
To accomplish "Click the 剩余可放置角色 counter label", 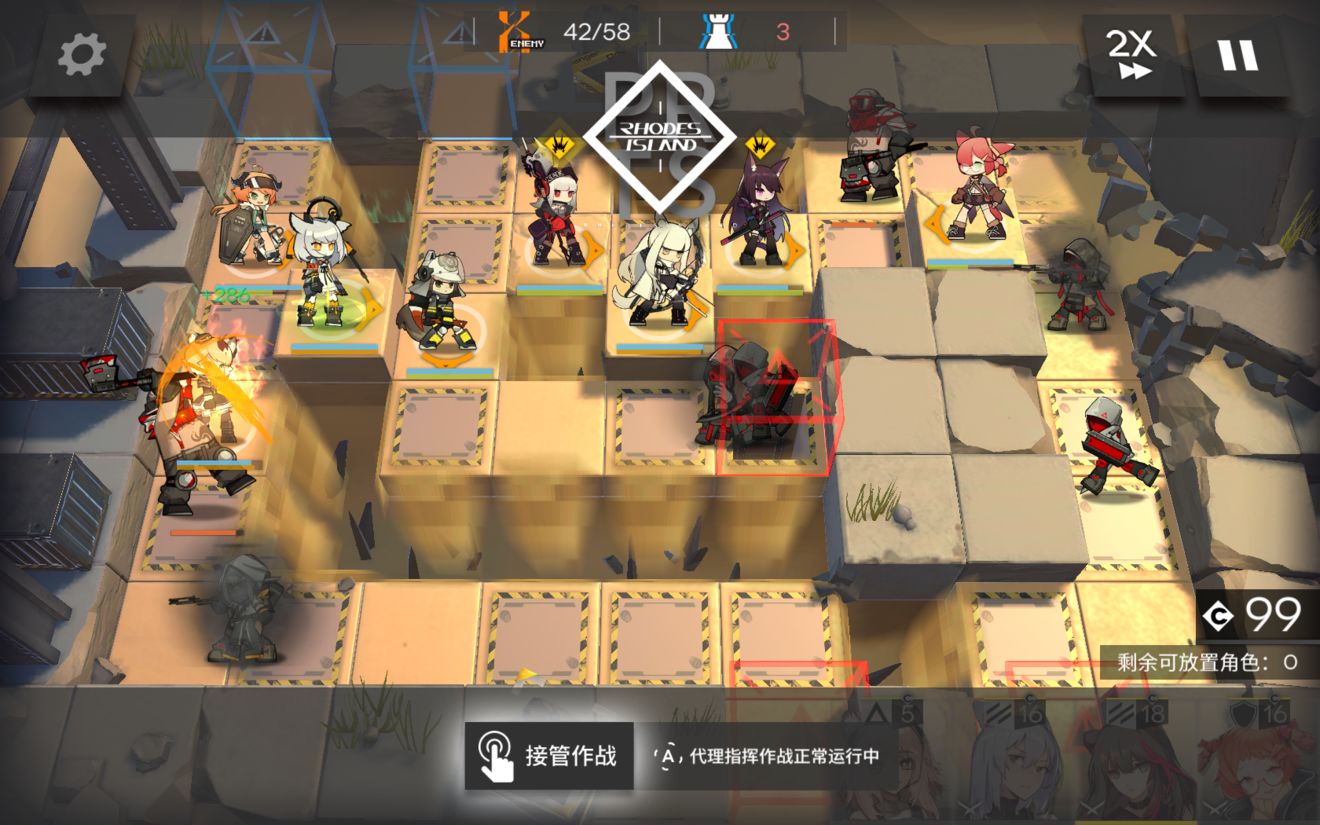I will point(1190,659).
